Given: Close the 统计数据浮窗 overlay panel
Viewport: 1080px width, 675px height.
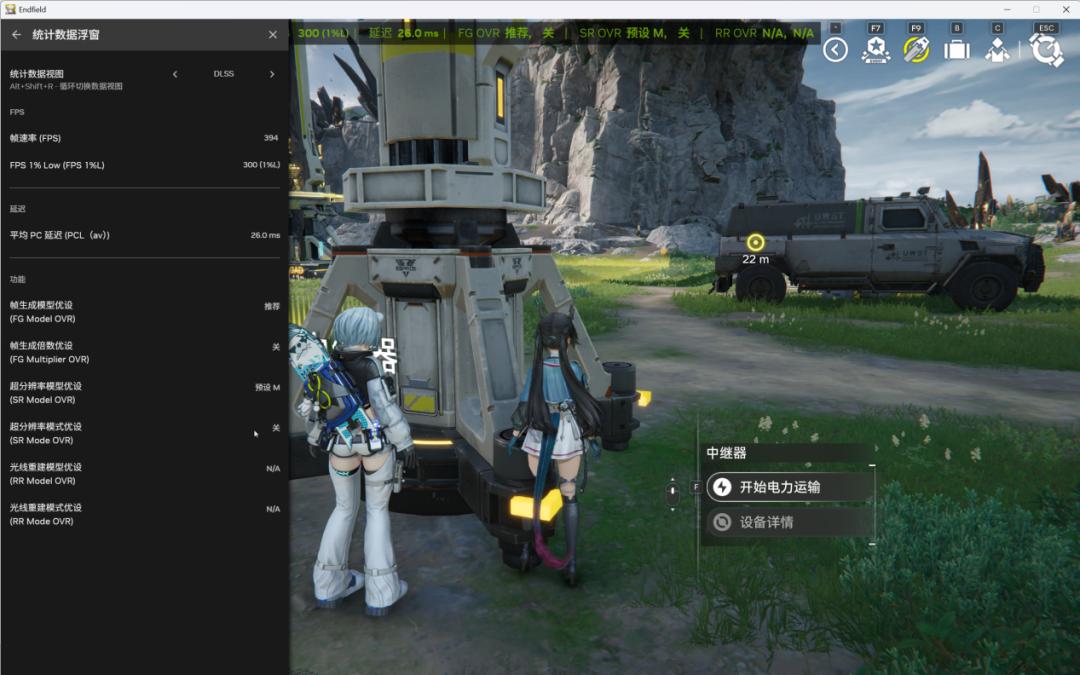Looking at the screenshot, I should (x=273, y=35).
